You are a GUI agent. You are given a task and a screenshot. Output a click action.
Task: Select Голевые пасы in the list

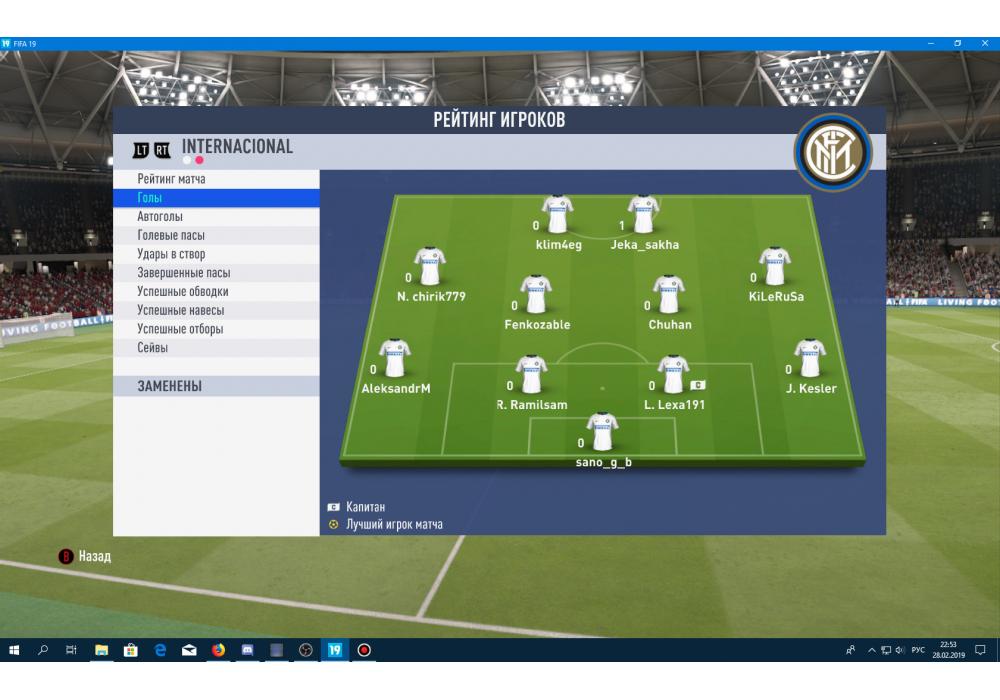[171, 236]
